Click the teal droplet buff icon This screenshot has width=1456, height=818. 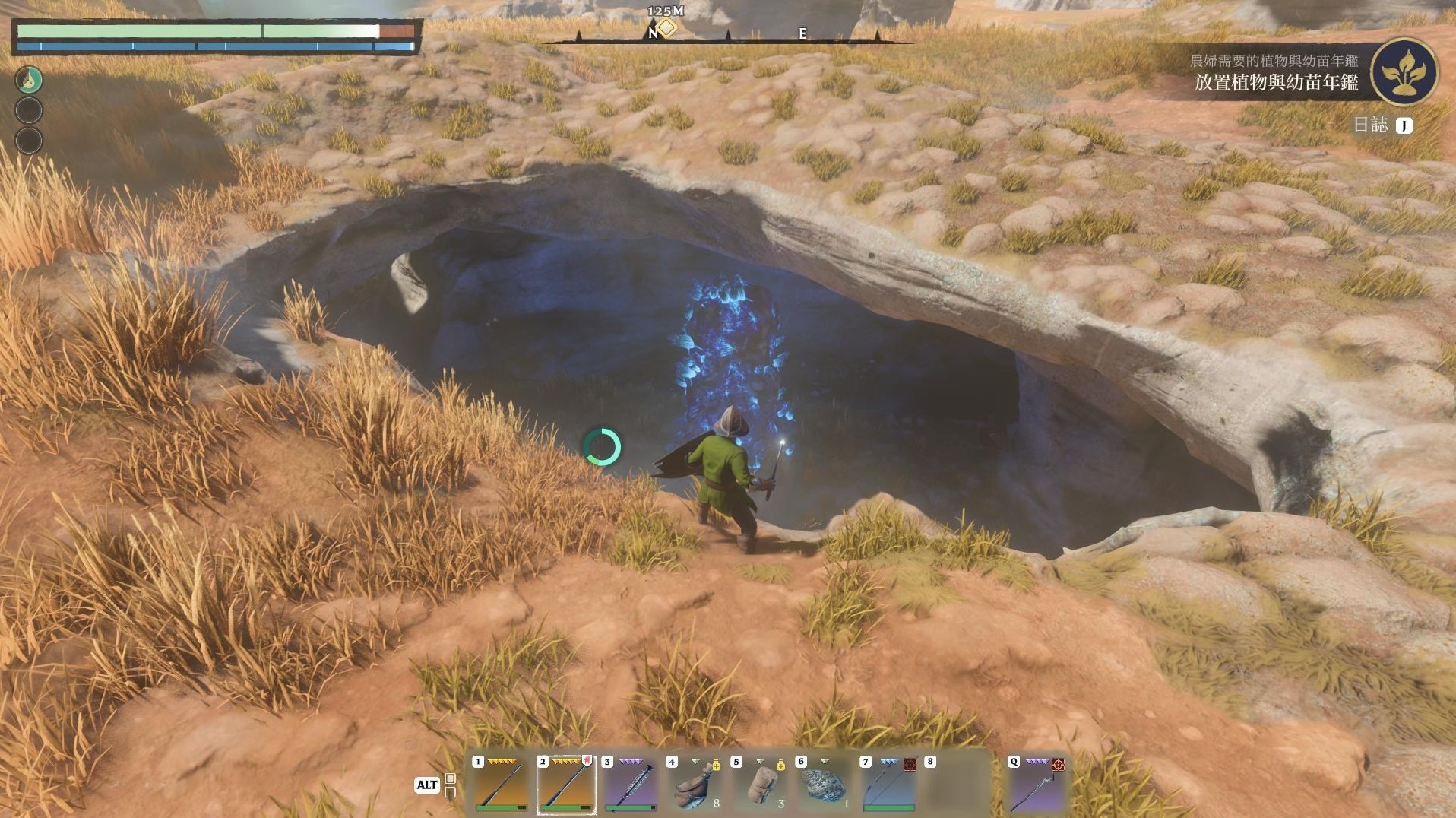click(x=30, y=80)
